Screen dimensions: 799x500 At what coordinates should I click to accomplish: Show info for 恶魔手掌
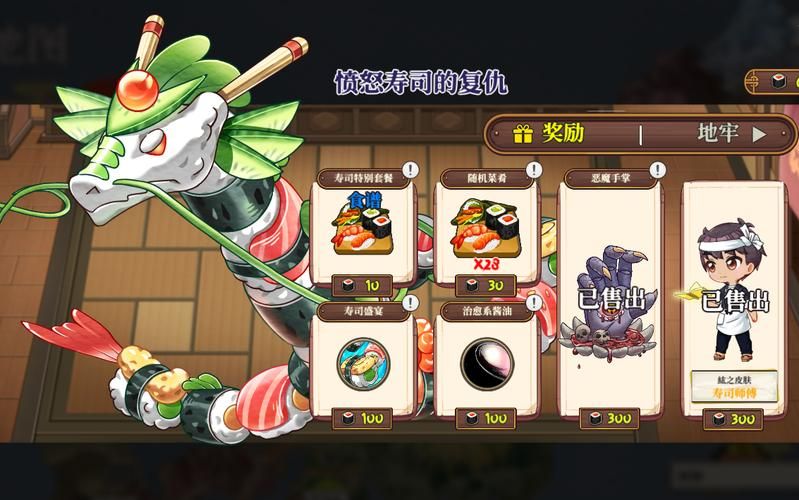pyautogui.click(x=656, y=170)
